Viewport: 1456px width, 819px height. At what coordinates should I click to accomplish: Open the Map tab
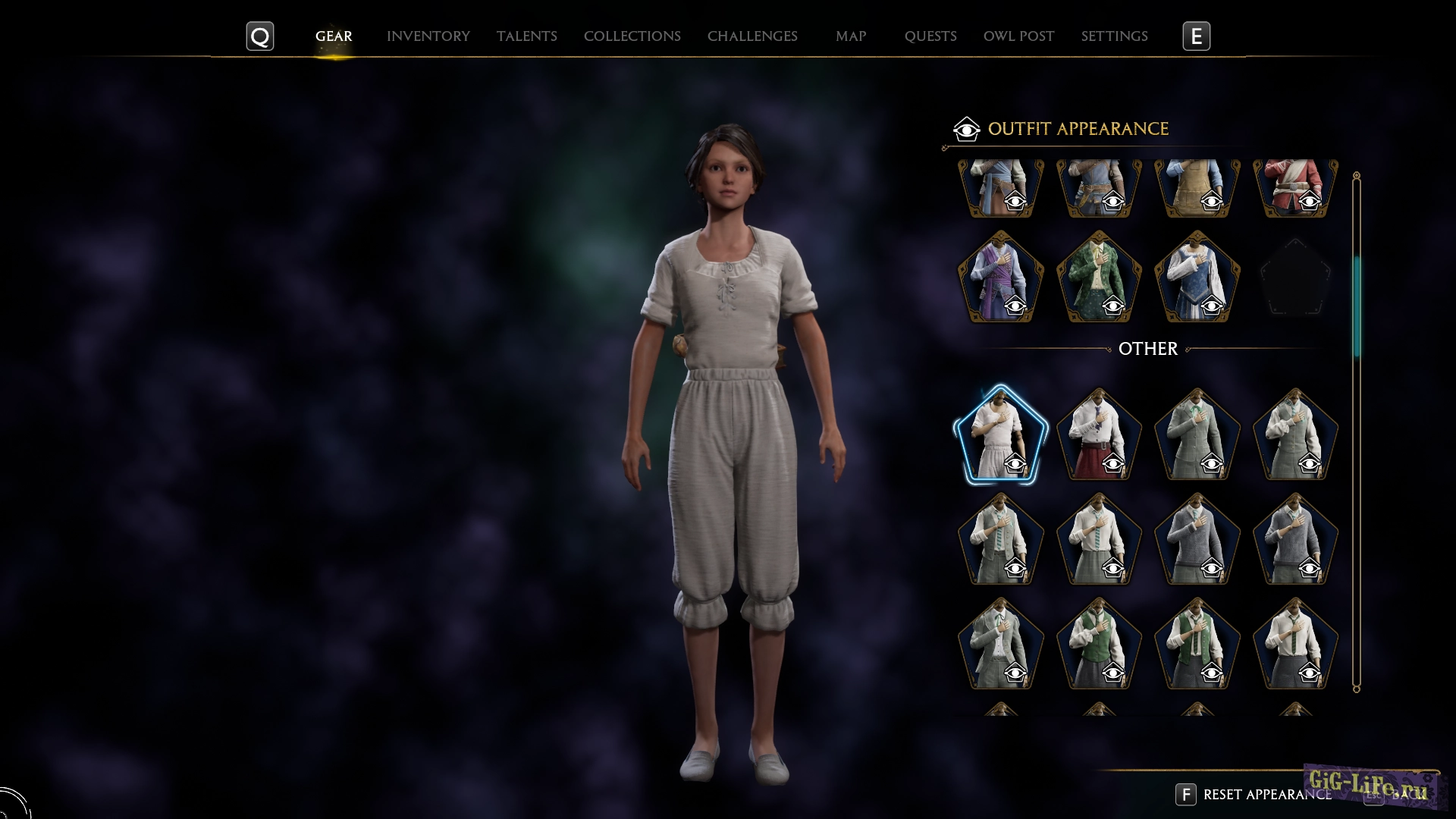click(x=850, y=36)
